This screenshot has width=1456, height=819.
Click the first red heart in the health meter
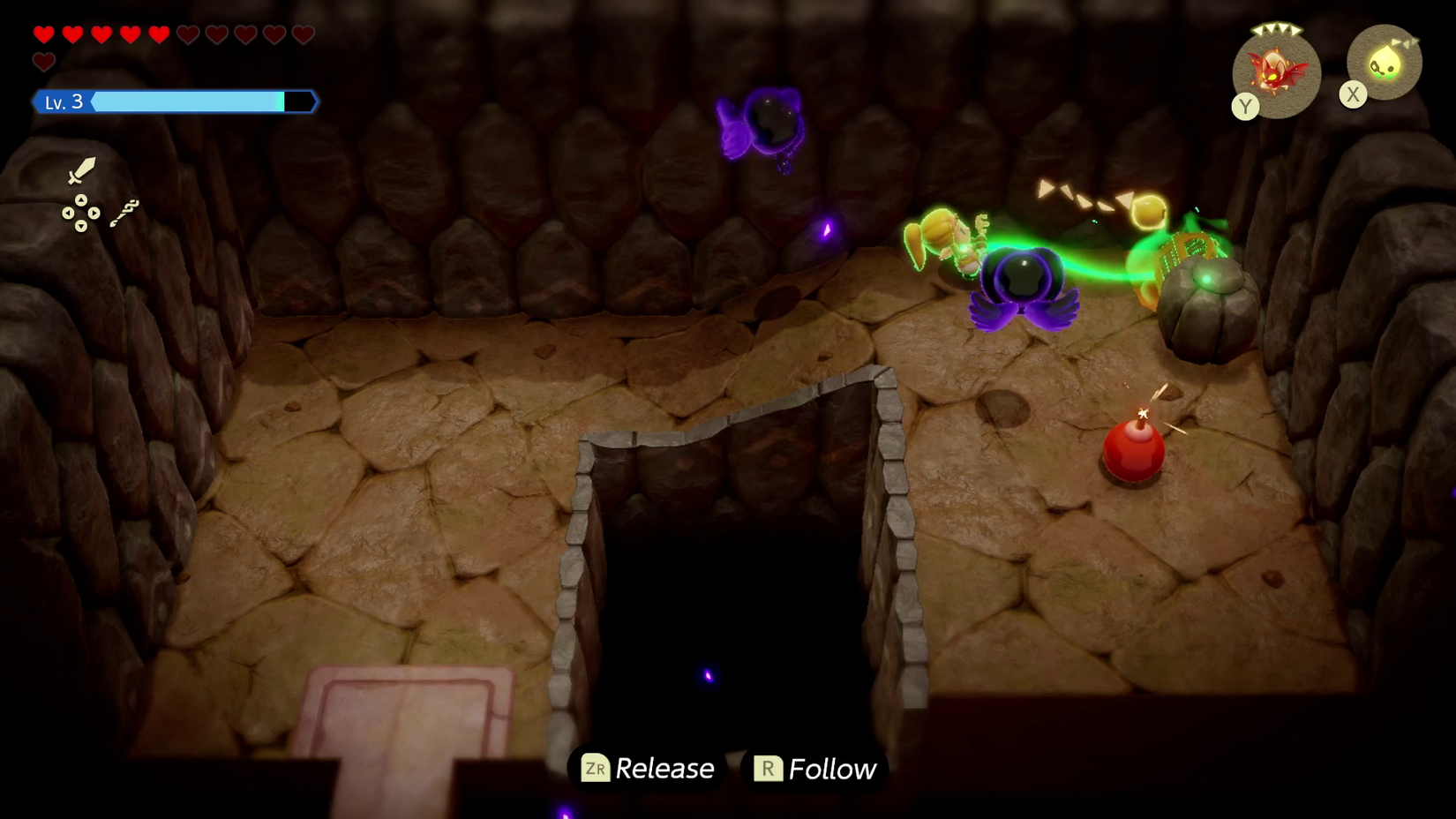[43, 34]
